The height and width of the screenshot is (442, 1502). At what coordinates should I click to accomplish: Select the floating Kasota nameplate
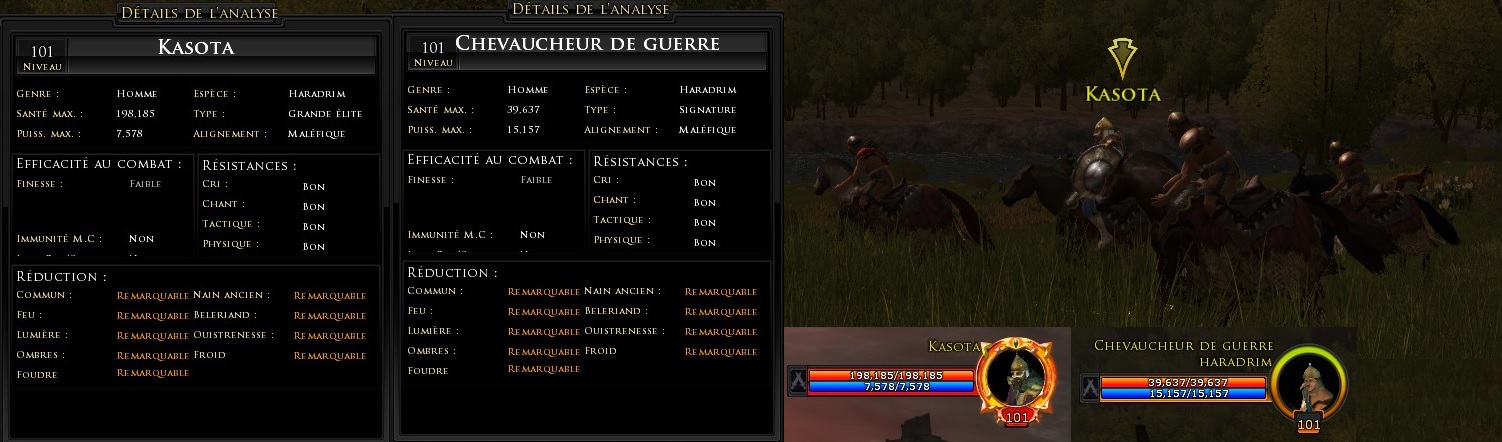(1123, 94)
